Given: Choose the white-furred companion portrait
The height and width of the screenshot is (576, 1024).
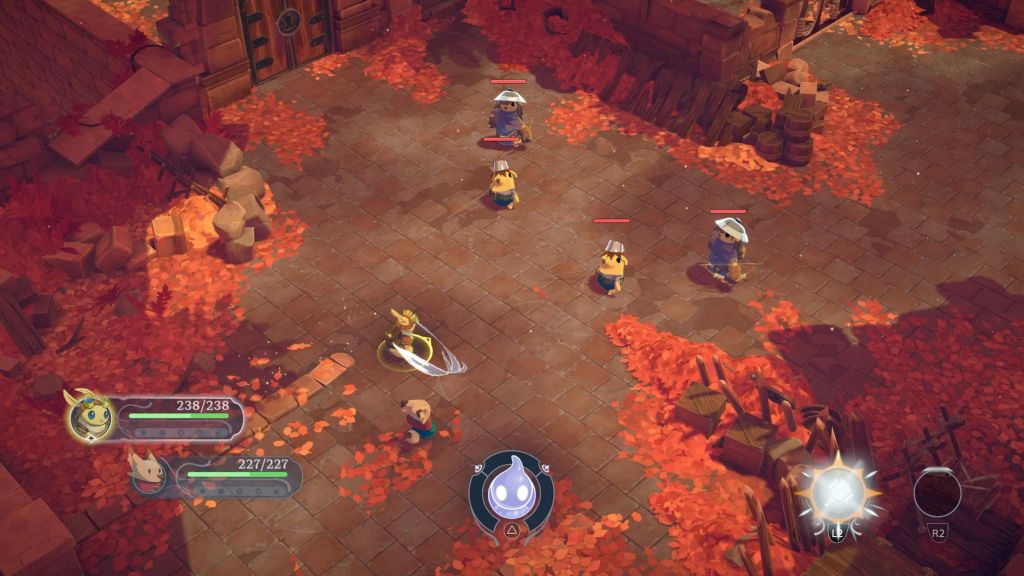Looking at the screenshot, I should [x=148, y=472].
